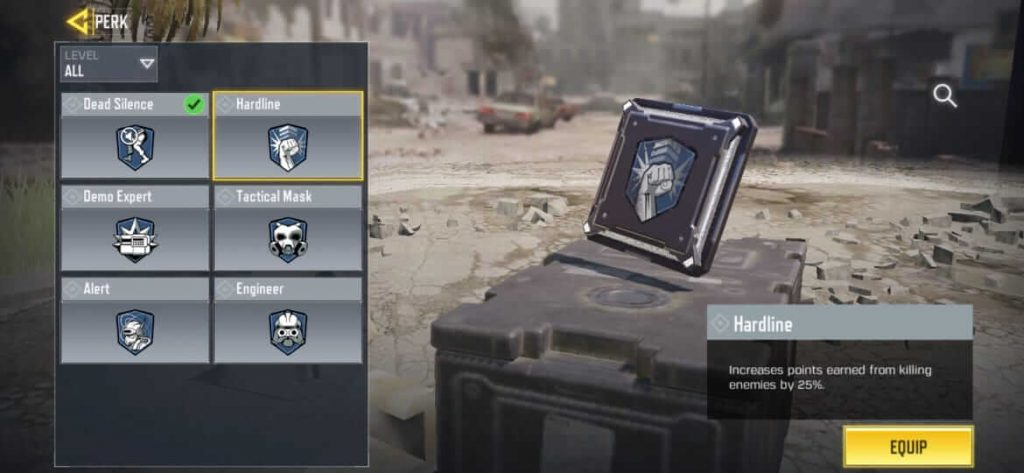The width and height of the screenshot is (1024, 473).
Task: Choose the Alert perk tile
Action: tap(135, 321)
